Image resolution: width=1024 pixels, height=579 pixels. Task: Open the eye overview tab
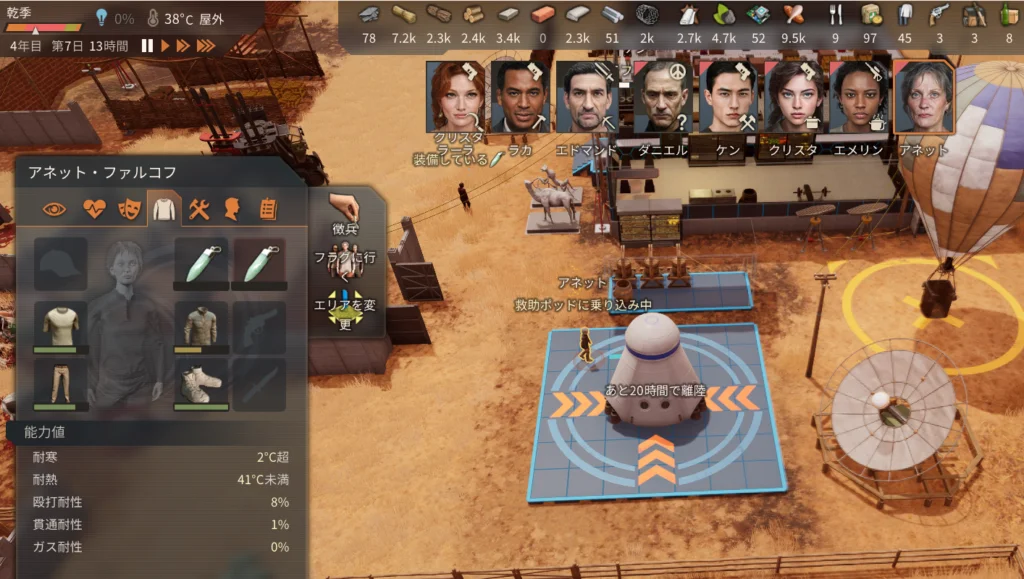[x=55, y=209]
